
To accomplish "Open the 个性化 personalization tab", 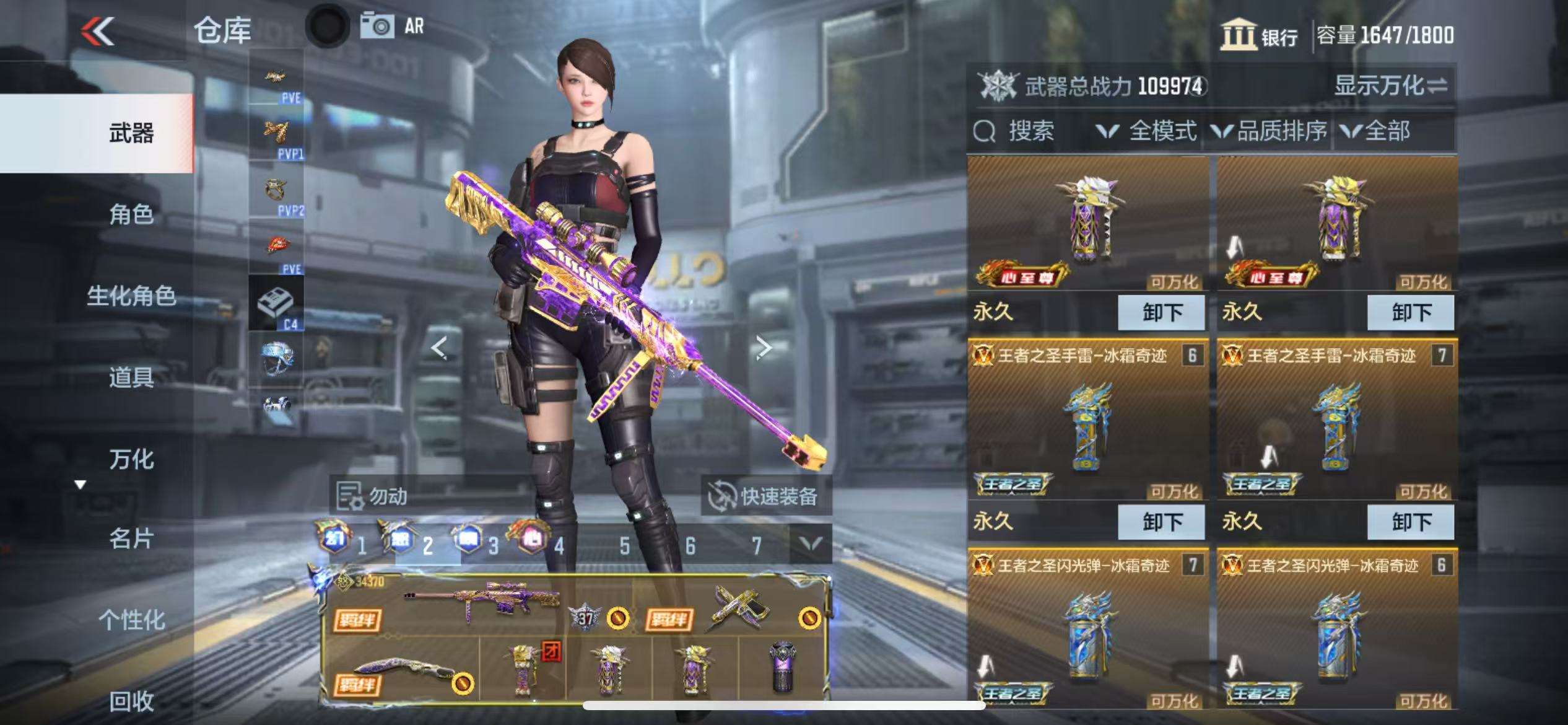I will [x=131, y=620].
